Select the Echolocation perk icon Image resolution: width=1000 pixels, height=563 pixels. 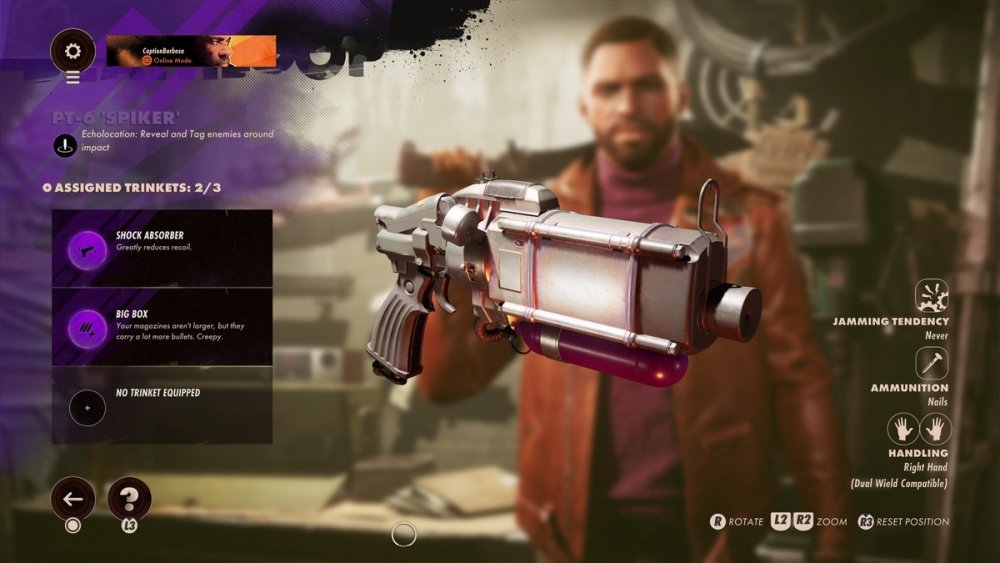pos(65,144)
